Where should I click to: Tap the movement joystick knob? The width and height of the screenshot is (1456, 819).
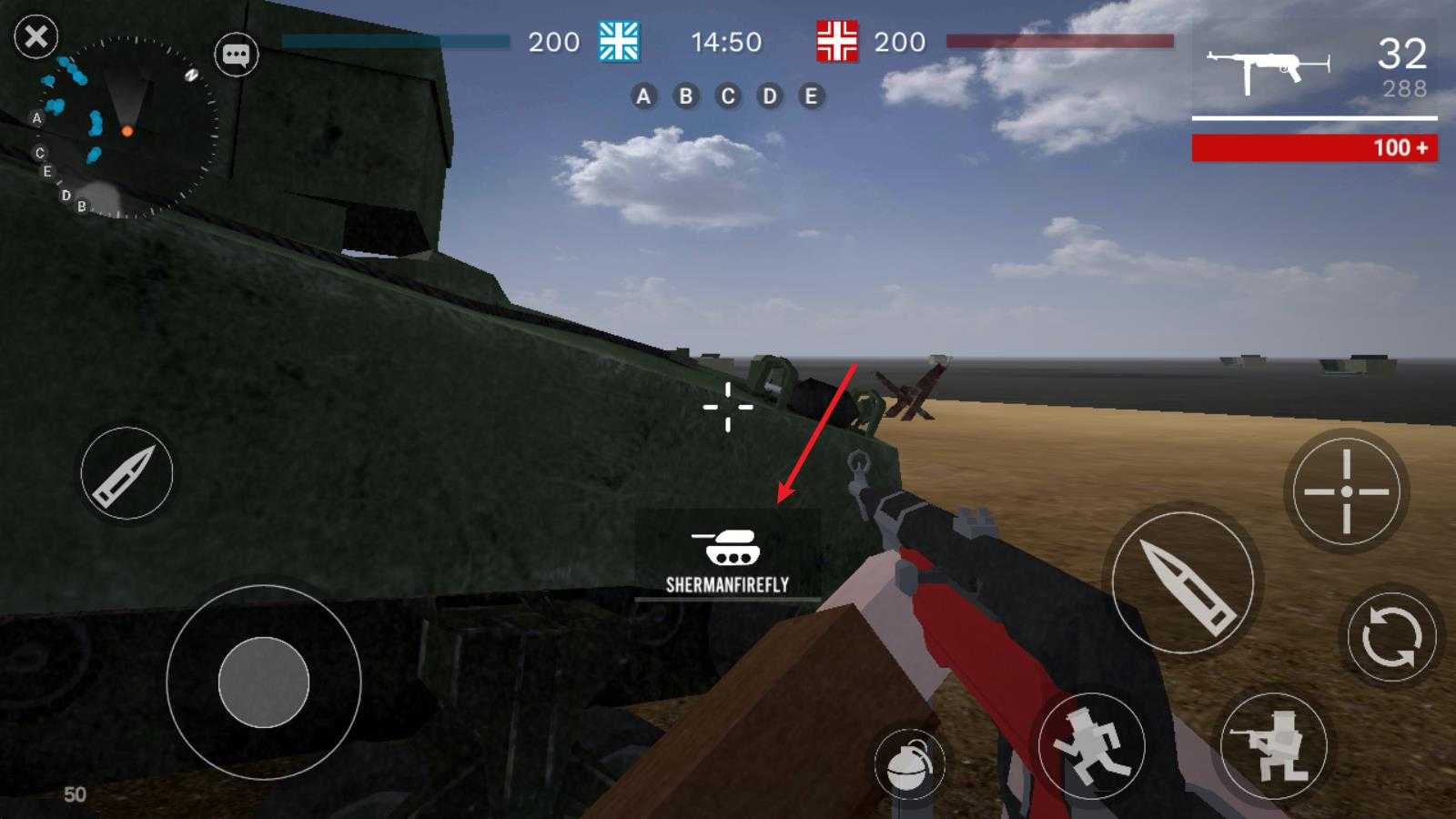[x=264, y=682]
